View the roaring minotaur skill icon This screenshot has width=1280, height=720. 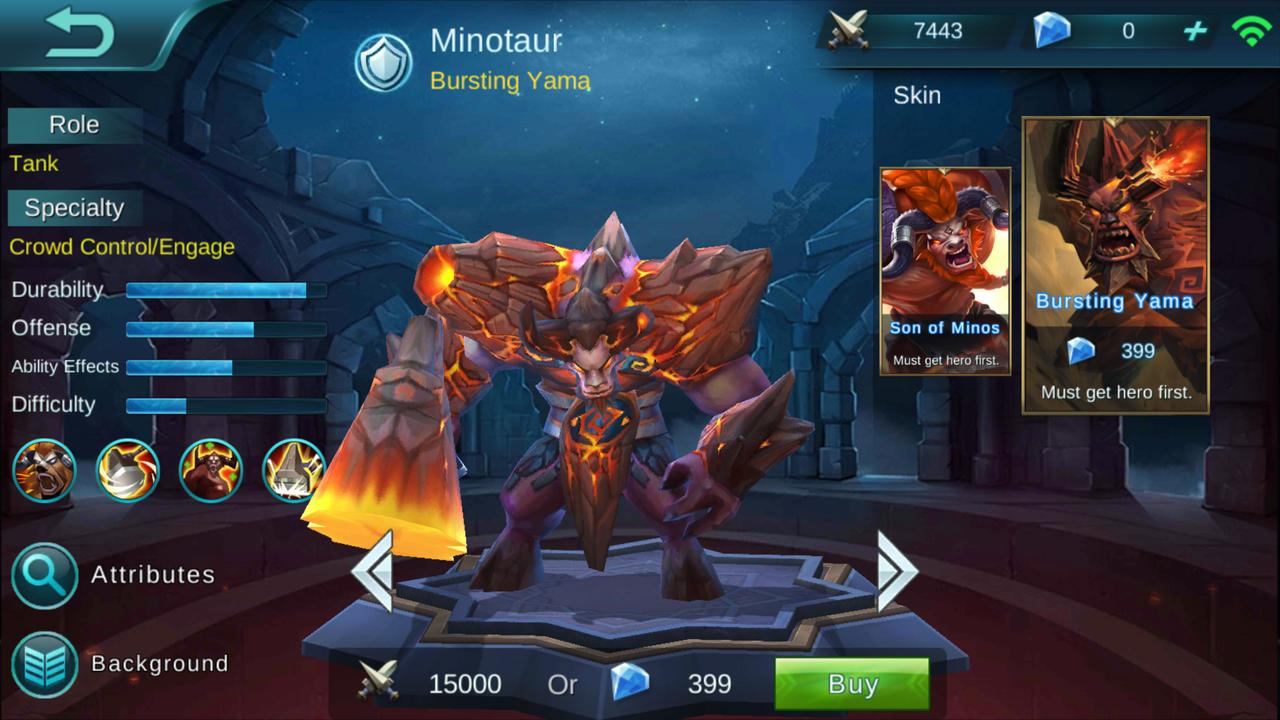[45, 470]
